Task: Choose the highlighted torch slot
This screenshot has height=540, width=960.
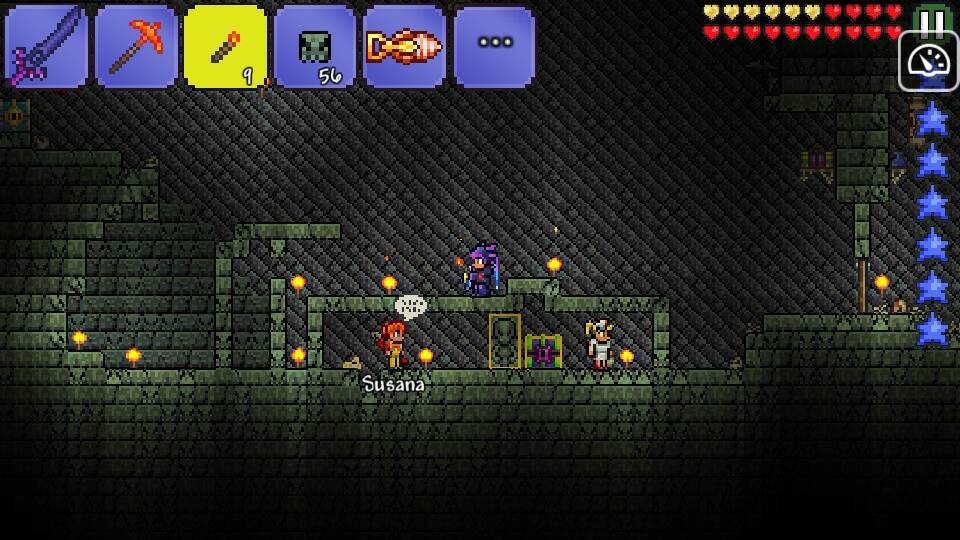Action: coord(225,47)
